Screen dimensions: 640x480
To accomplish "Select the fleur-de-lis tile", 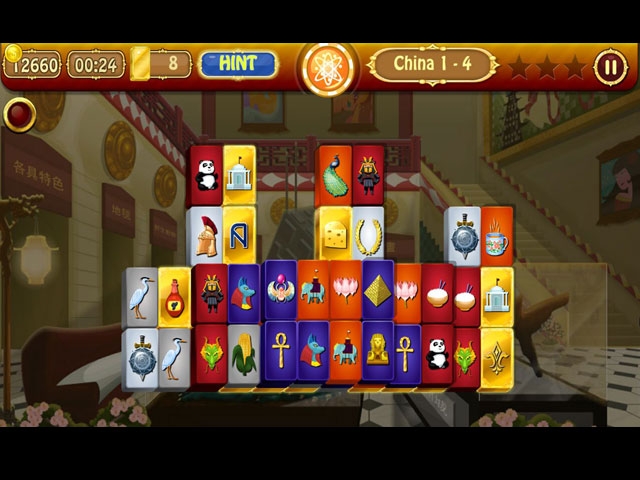I will 497,355.
